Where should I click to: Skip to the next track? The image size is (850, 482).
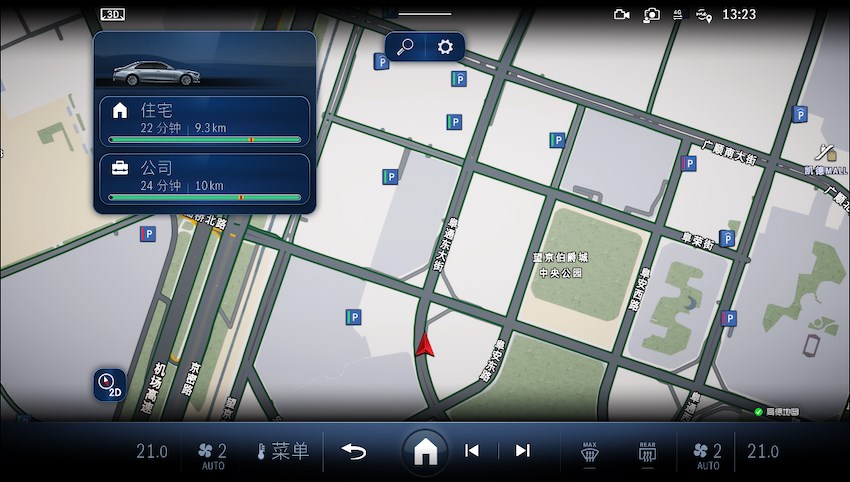522,451
